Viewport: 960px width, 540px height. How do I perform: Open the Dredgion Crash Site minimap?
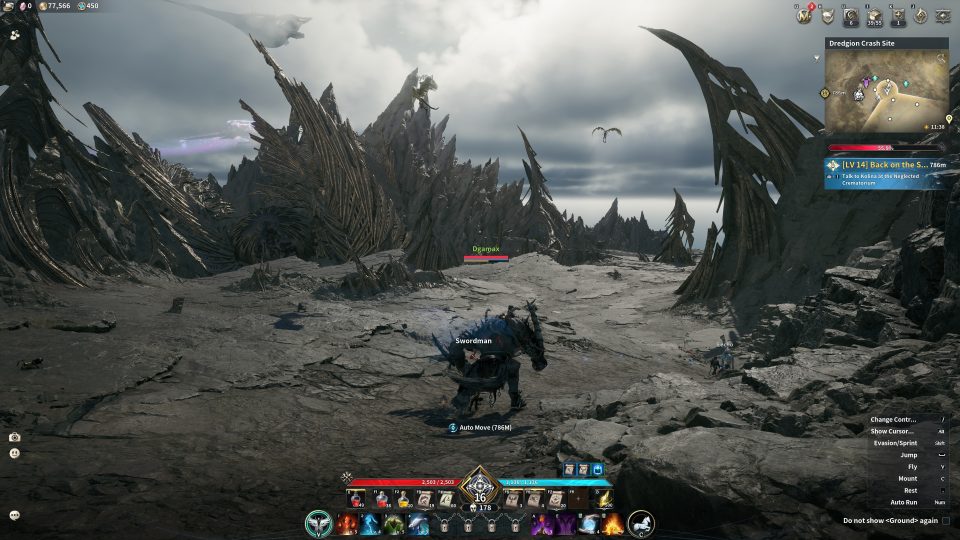point(886,93)
